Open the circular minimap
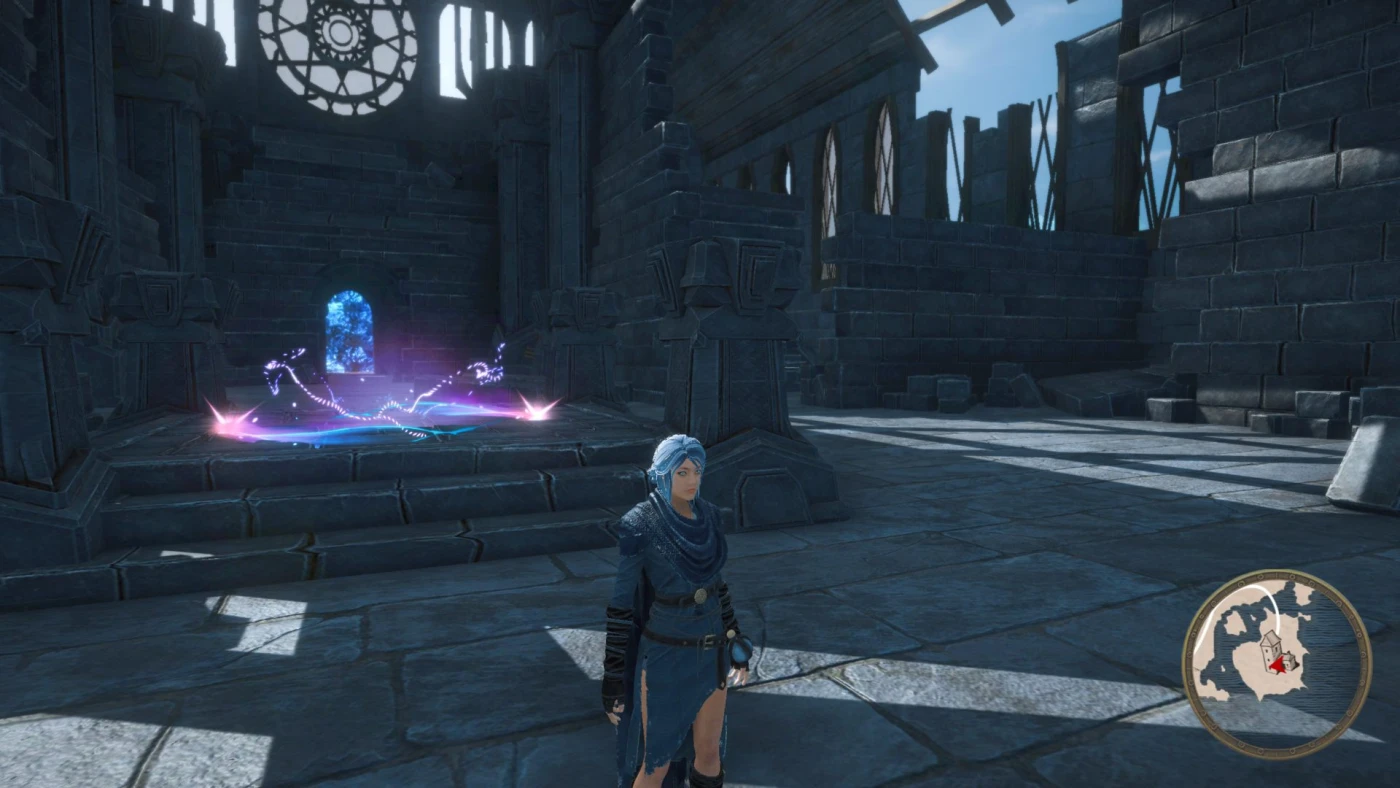 pyautogui.click(x=1276, y=663)
